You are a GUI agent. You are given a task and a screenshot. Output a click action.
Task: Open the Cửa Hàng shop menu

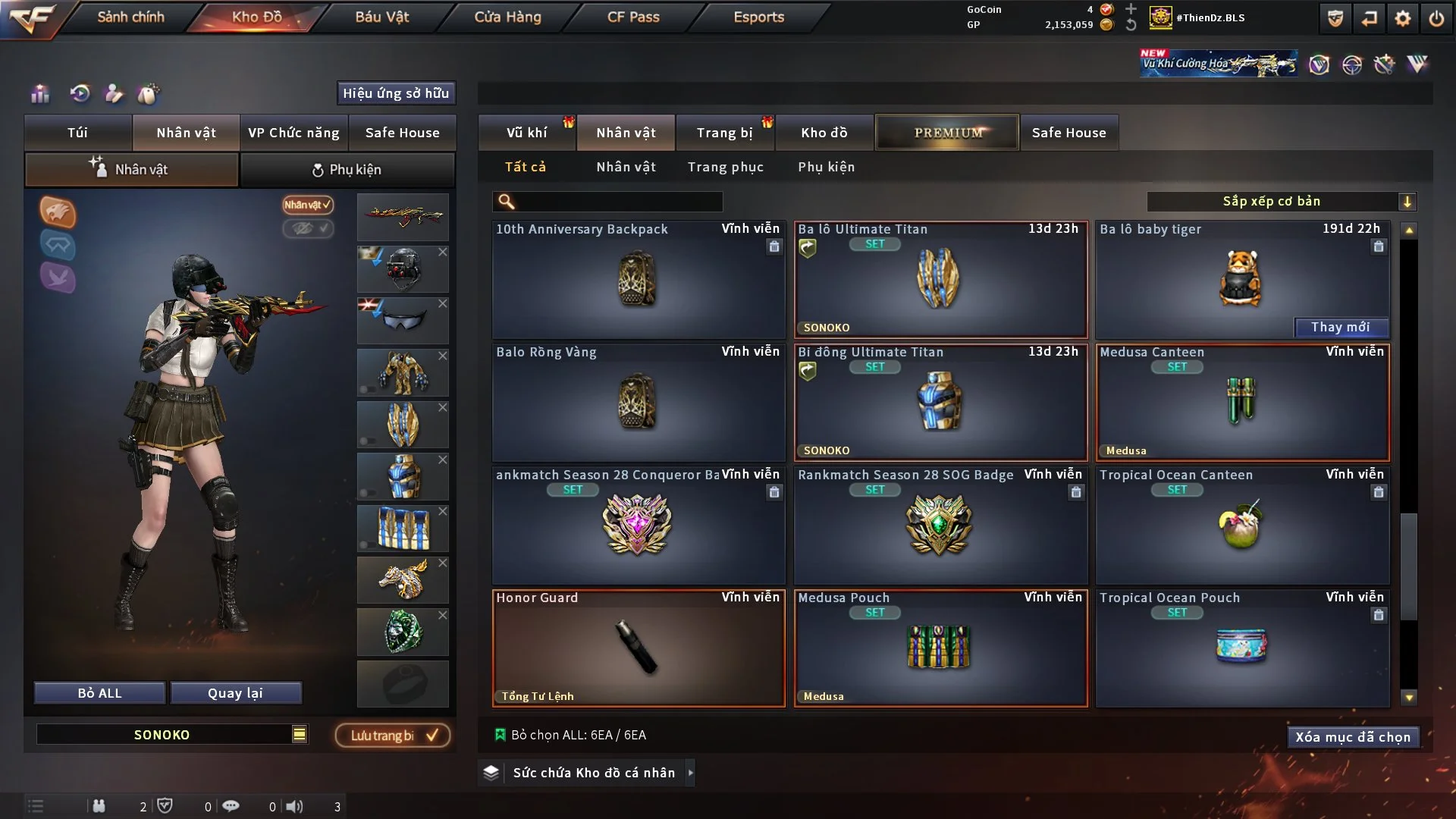pos(507,17)
